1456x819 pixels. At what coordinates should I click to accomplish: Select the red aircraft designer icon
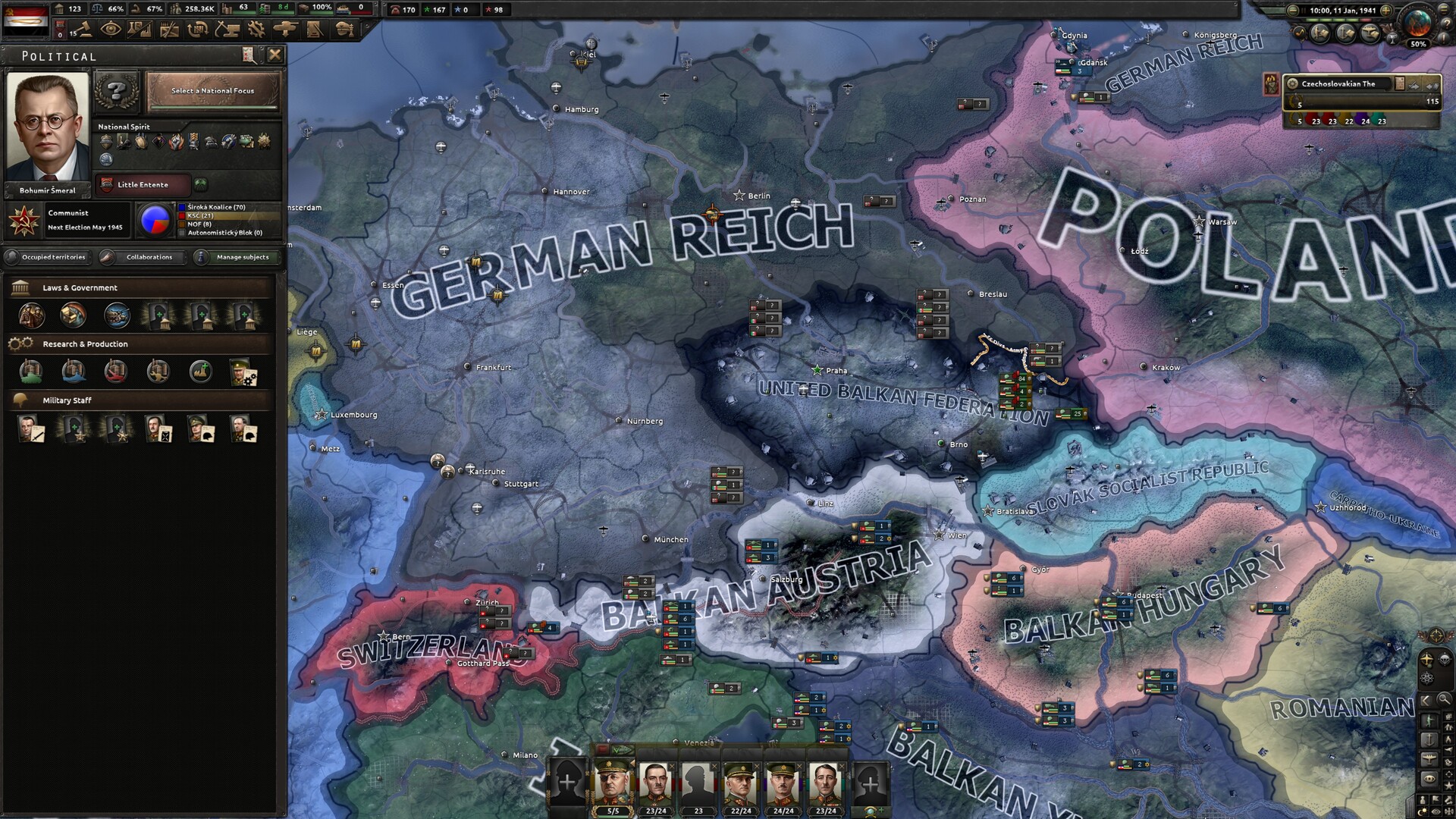coord(115,372)
